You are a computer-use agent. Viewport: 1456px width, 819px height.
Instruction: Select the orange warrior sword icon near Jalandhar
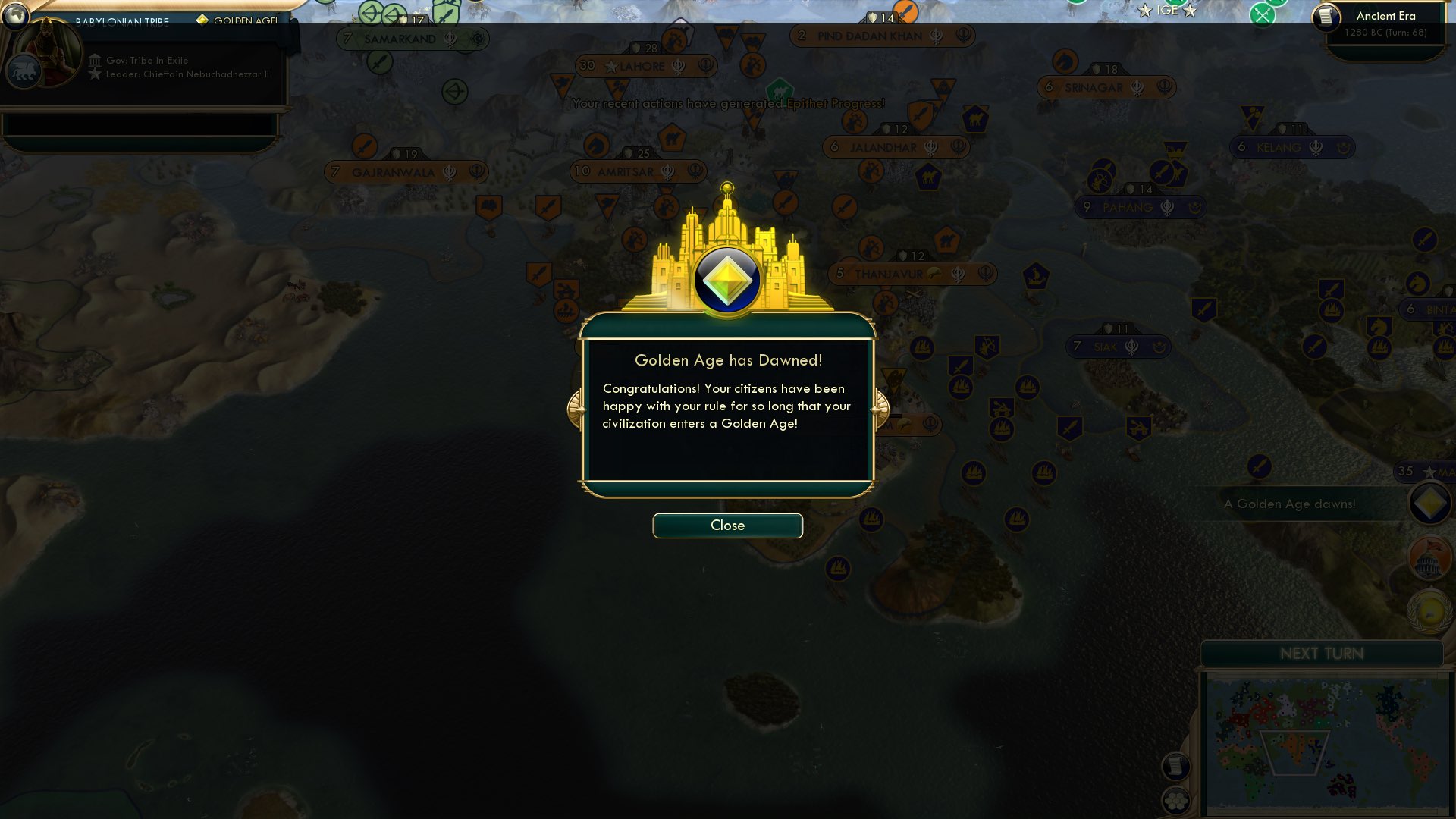pyautogui.click(x=922, y=115)
